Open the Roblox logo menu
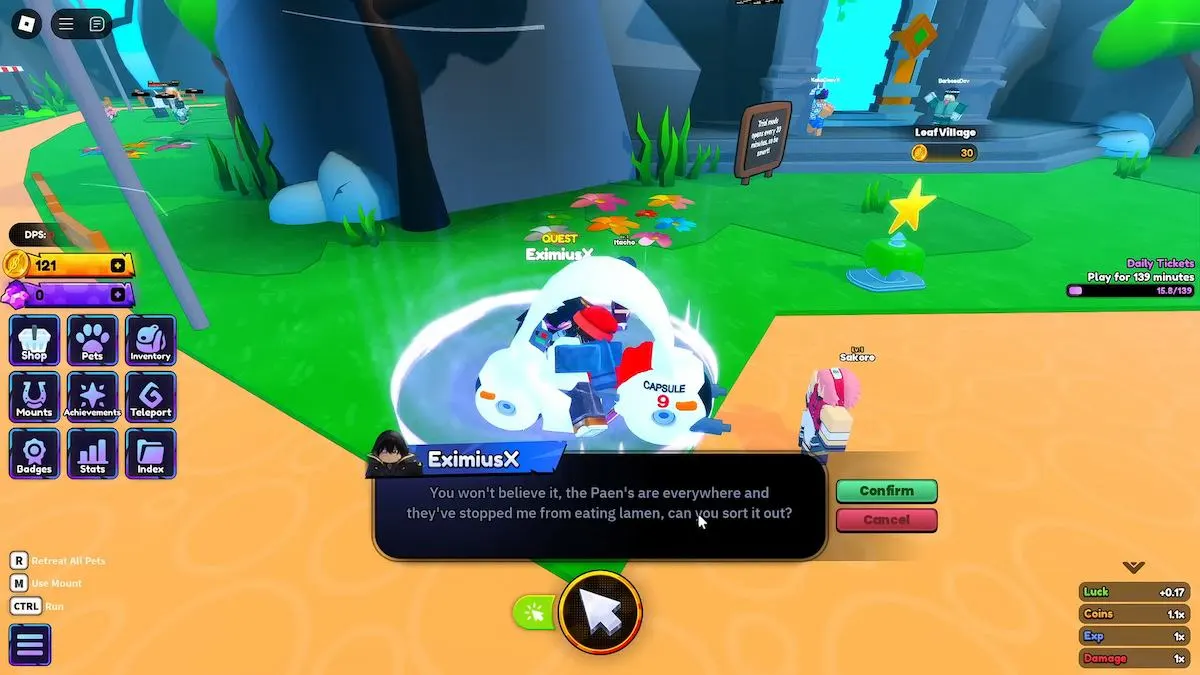The image size is (1200, 675). pos(25,24)
